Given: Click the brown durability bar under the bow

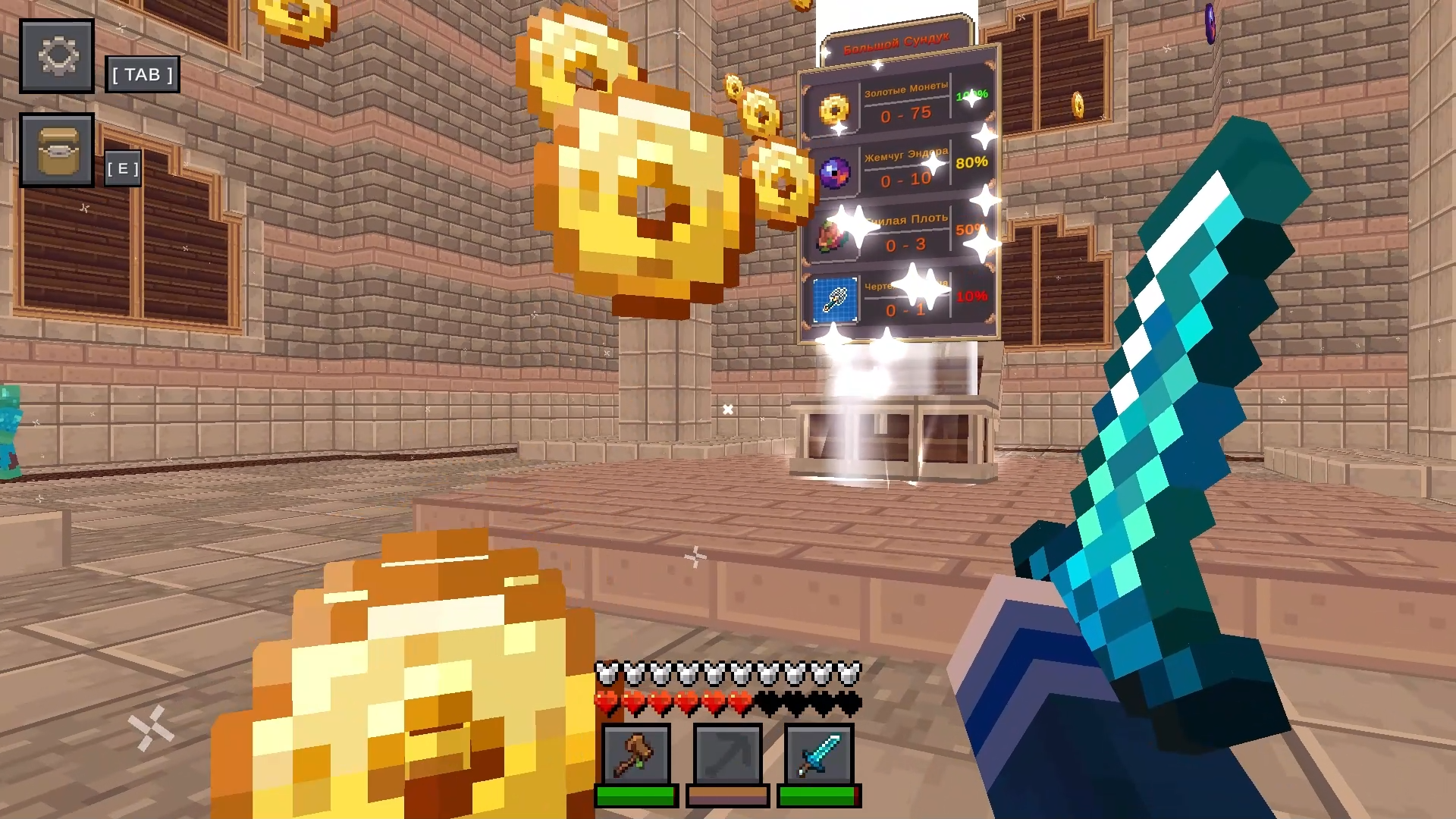Looking at the screenshot, I should coord(726,795).
